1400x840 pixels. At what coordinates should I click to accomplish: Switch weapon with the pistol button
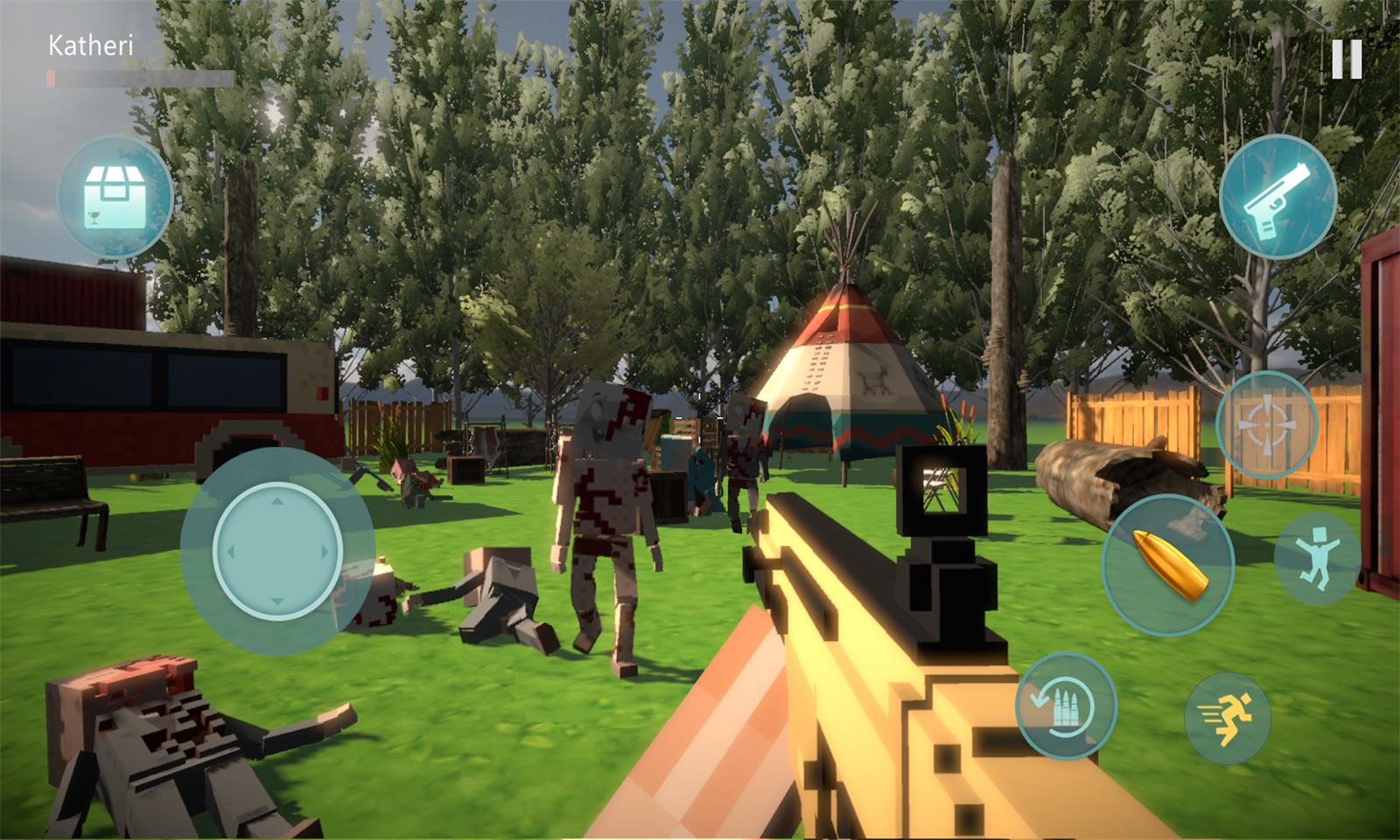(x=1277, y=198)
